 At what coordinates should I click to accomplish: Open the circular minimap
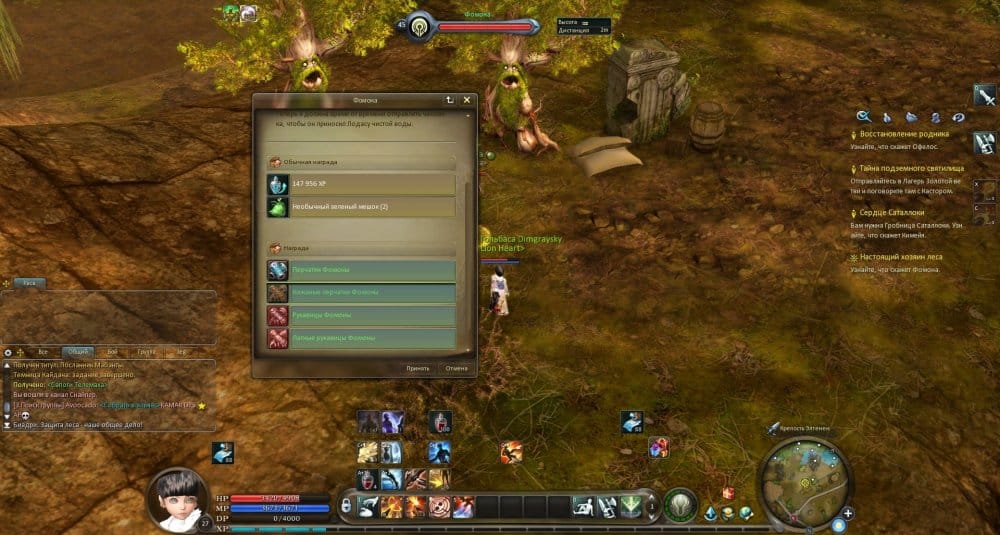point(805,482)
